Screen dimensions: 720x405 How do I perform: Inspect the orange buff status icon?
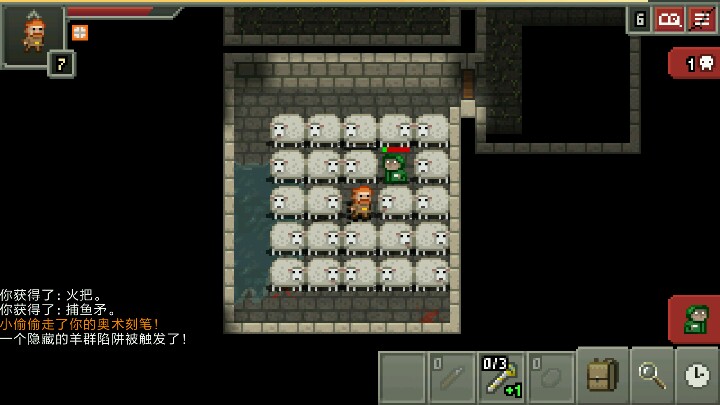(x=79, y=32)
